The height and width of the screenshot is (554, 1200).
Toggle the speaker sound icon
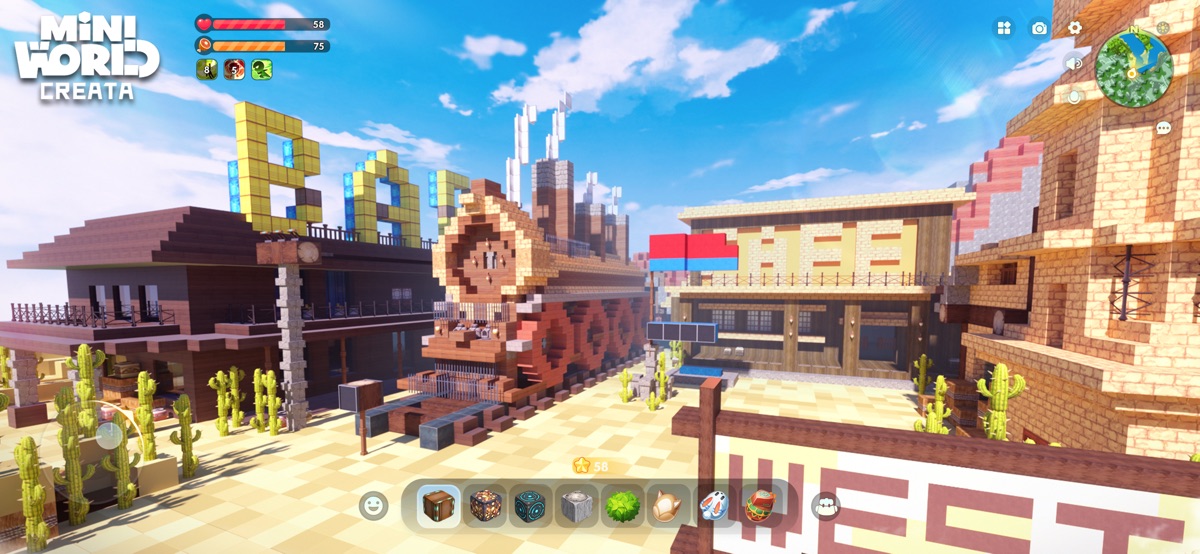point(1074,63)
